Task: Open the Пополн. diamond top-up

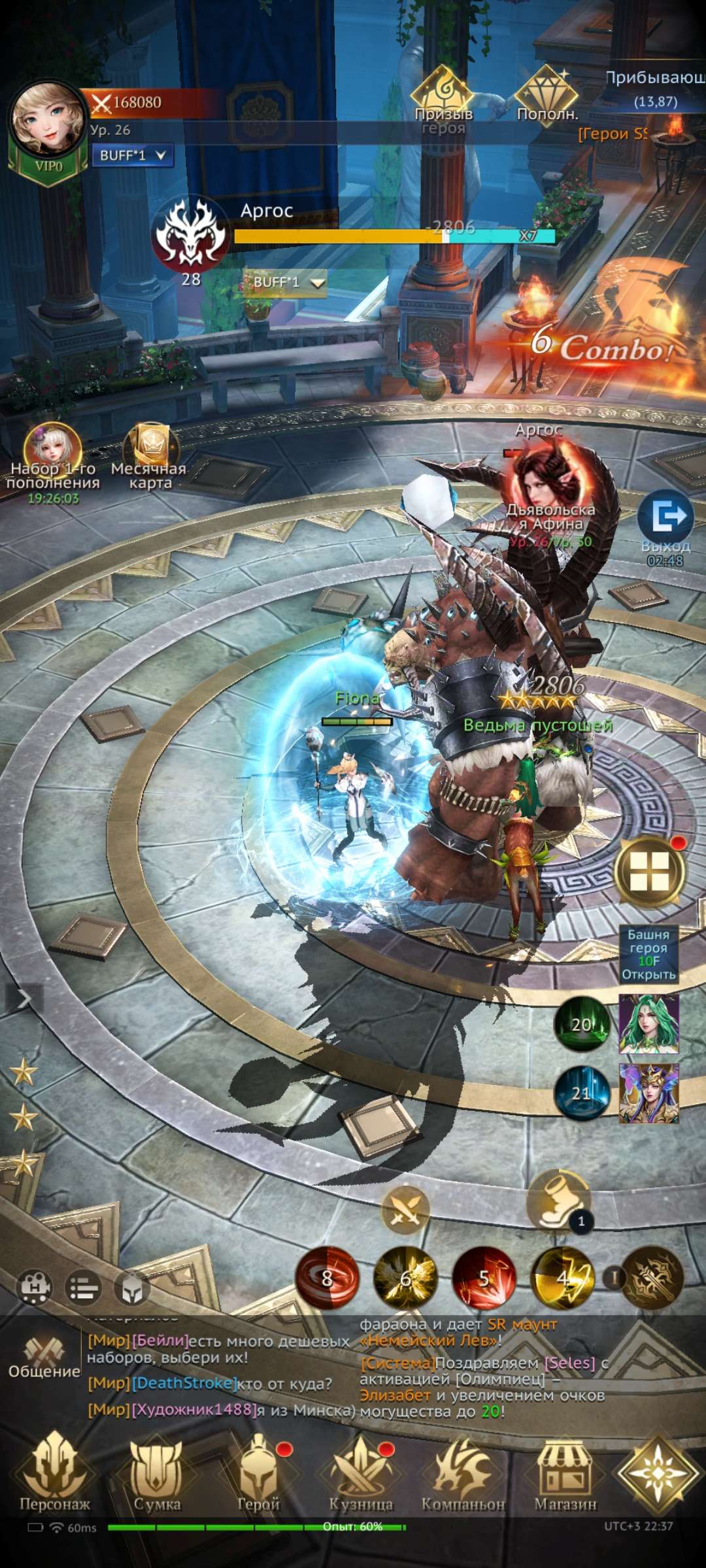Action: (547, 95)
